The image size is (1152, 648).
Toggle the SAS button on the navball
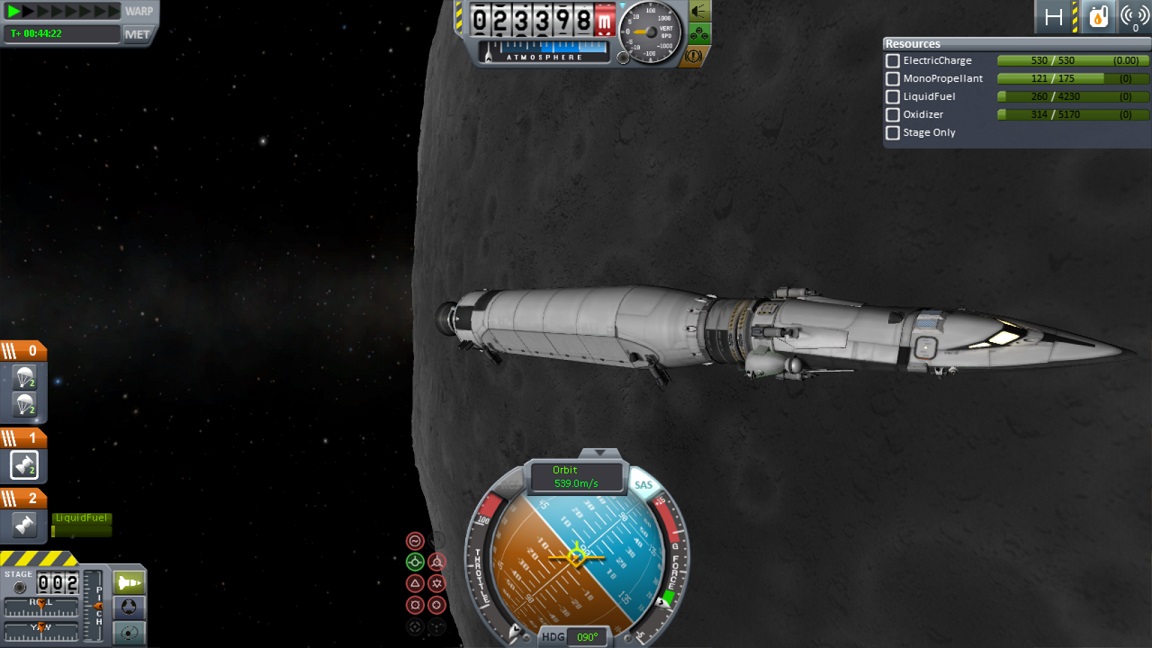click(x=643, y=485)
